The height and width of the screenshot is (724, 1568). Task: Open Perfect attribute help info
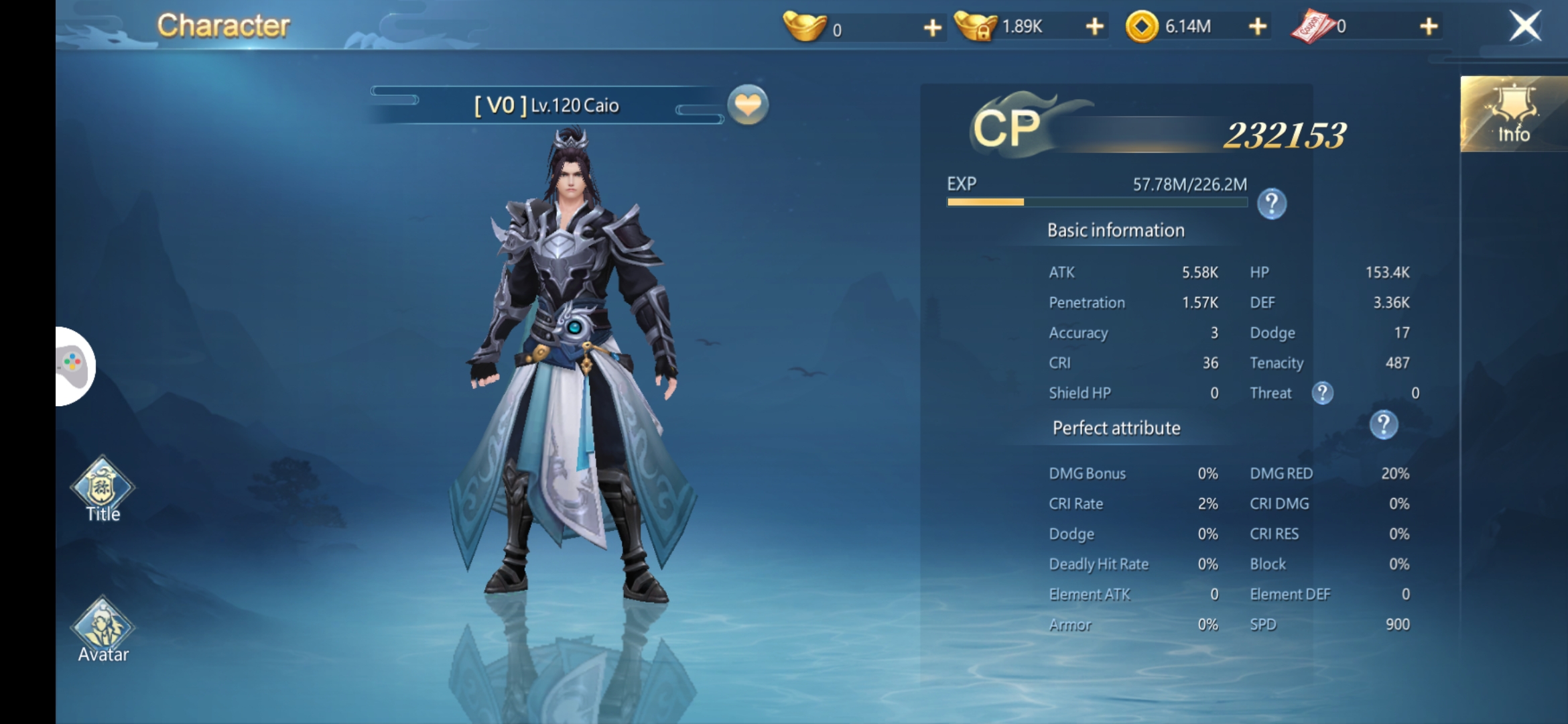point(1383,425)
